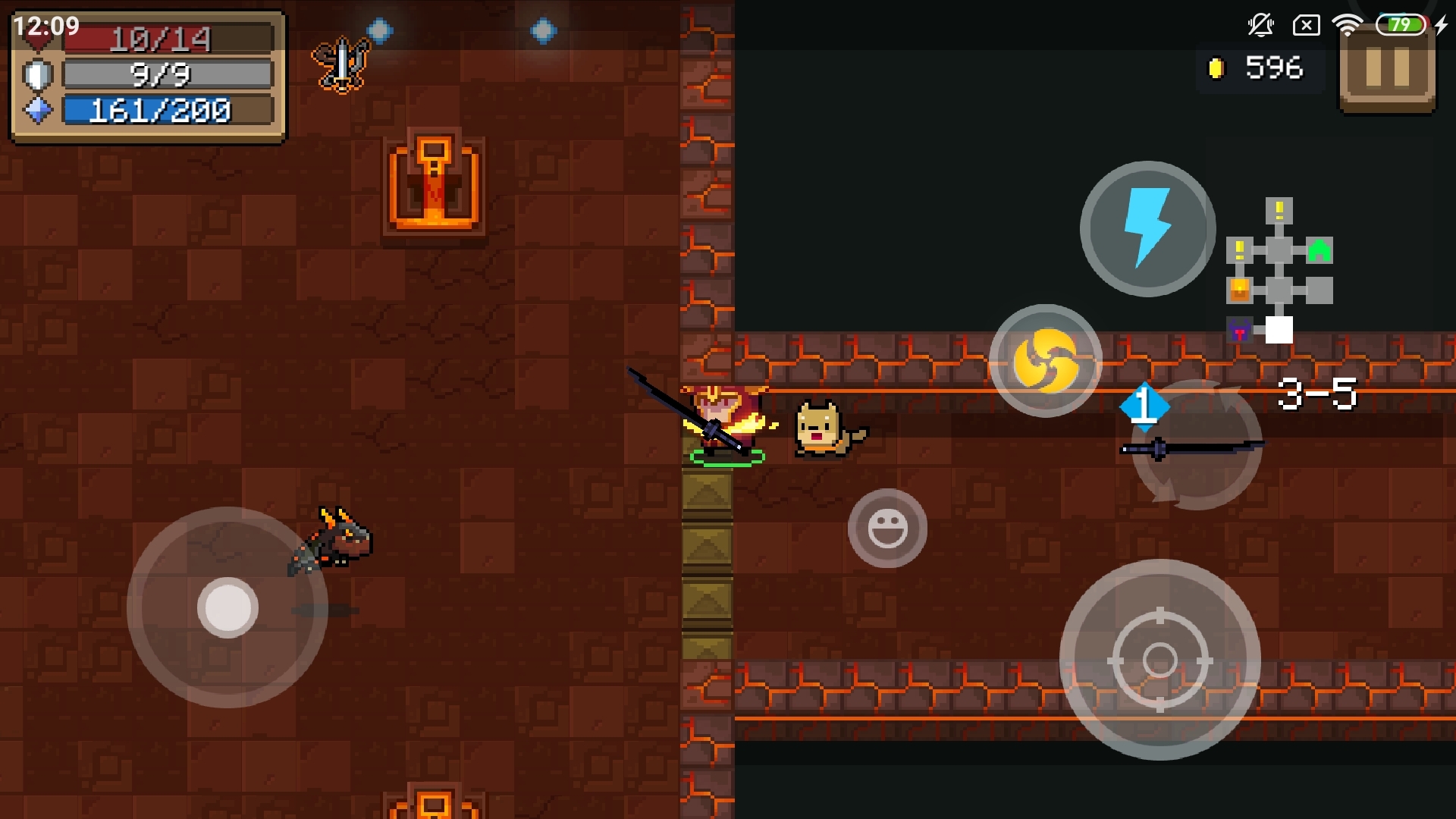Open the dungeon room minimap
The width and height of the screenshot is (1456, 819).
[x=1280, y=271]
